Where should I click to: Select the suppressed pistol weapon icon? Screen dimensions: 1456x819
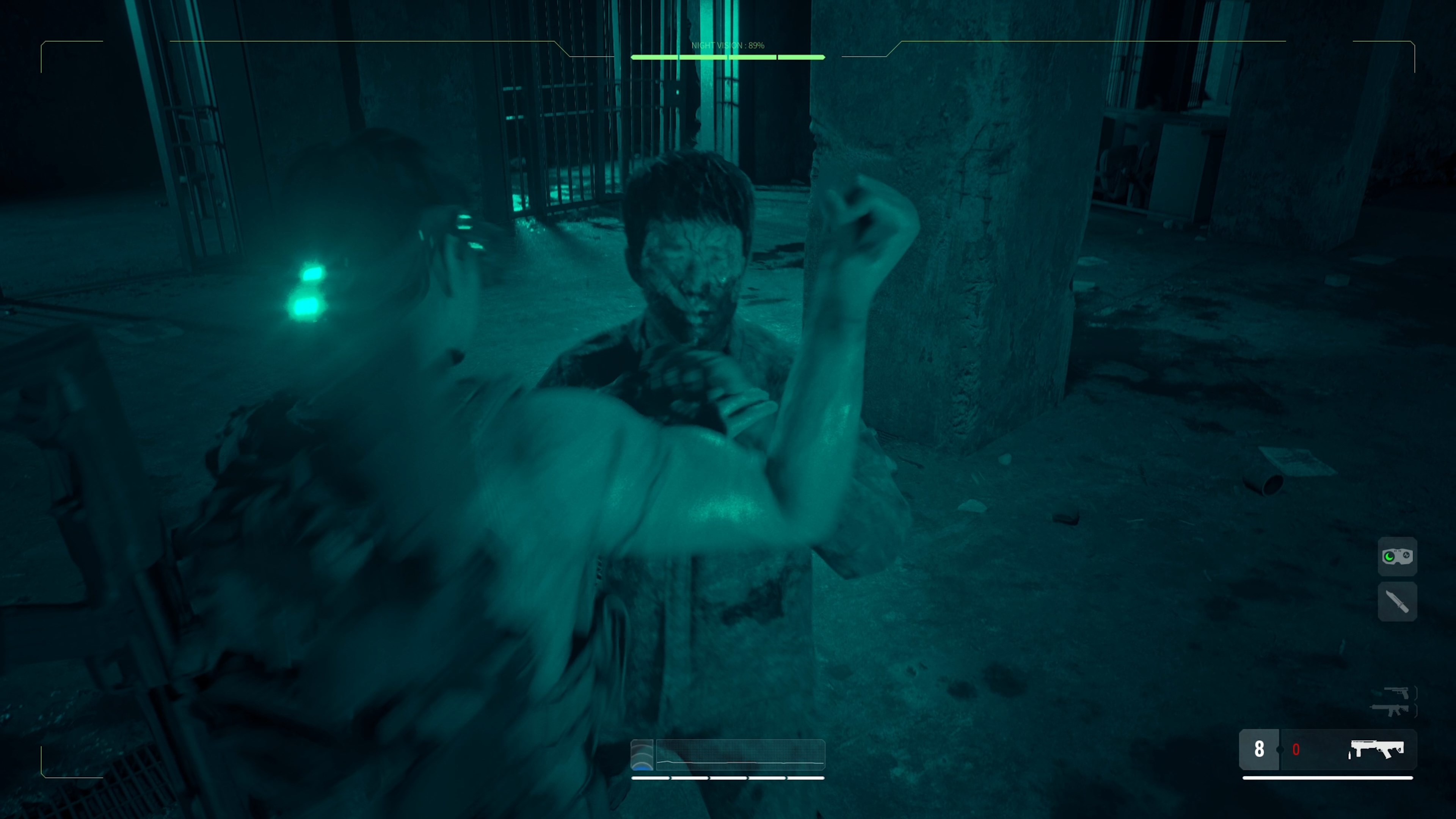click(x=1396, y=692)
